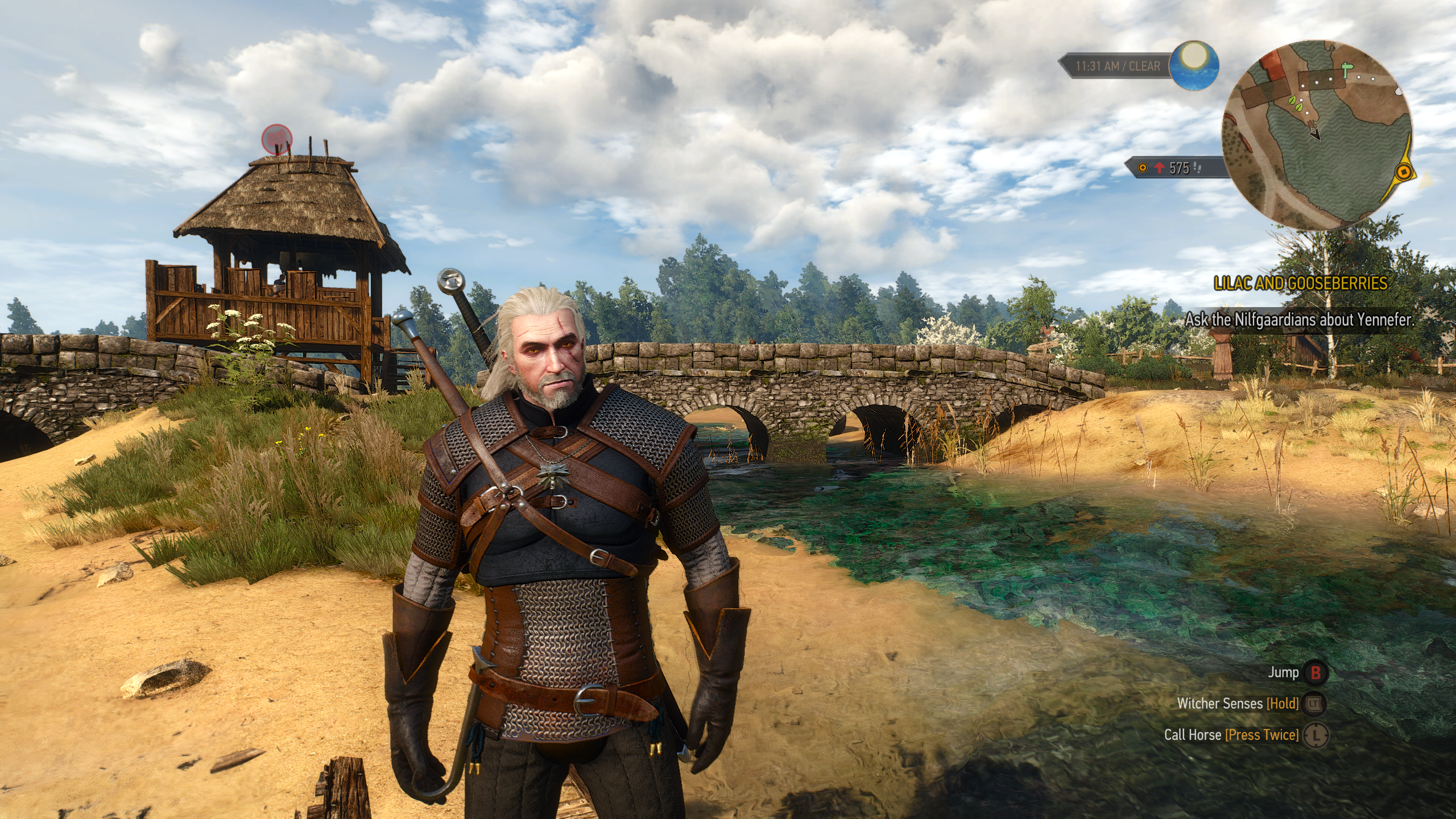Click the sun weather icon beside the clock
Viewport: 1456px width, 819px height.
pyautogui.click(x=1194, y=66)
